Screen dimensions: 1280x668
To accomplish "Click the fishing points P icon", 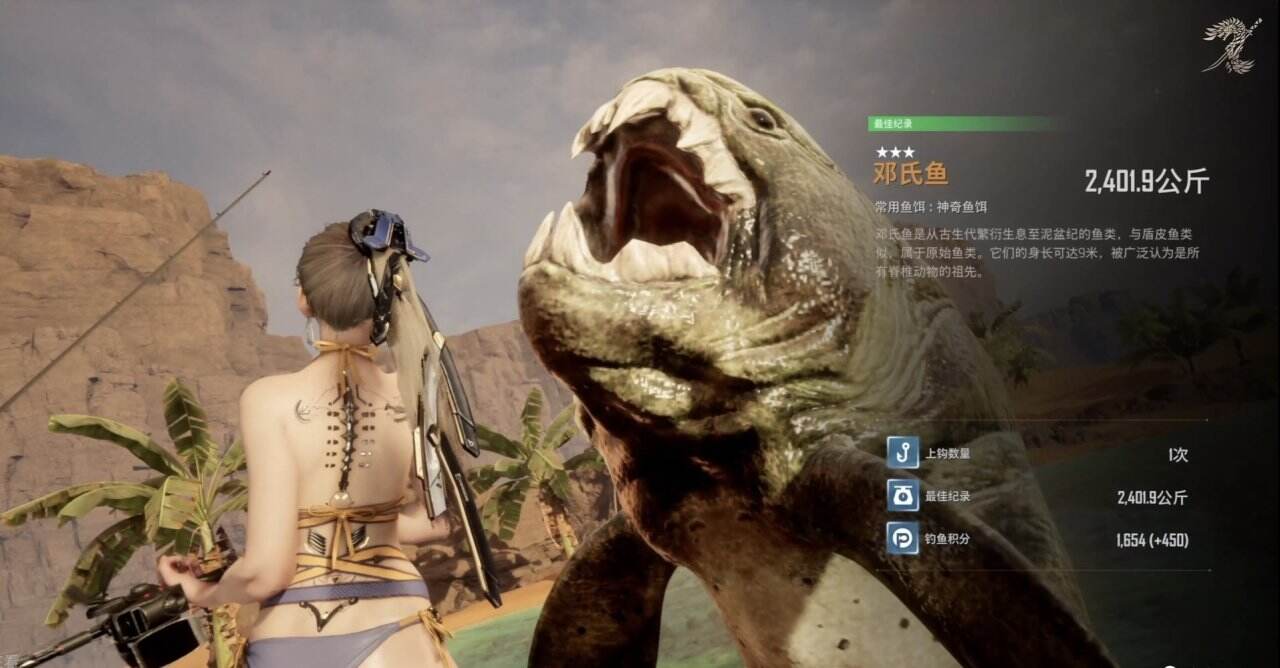I will tap(902, 539).
